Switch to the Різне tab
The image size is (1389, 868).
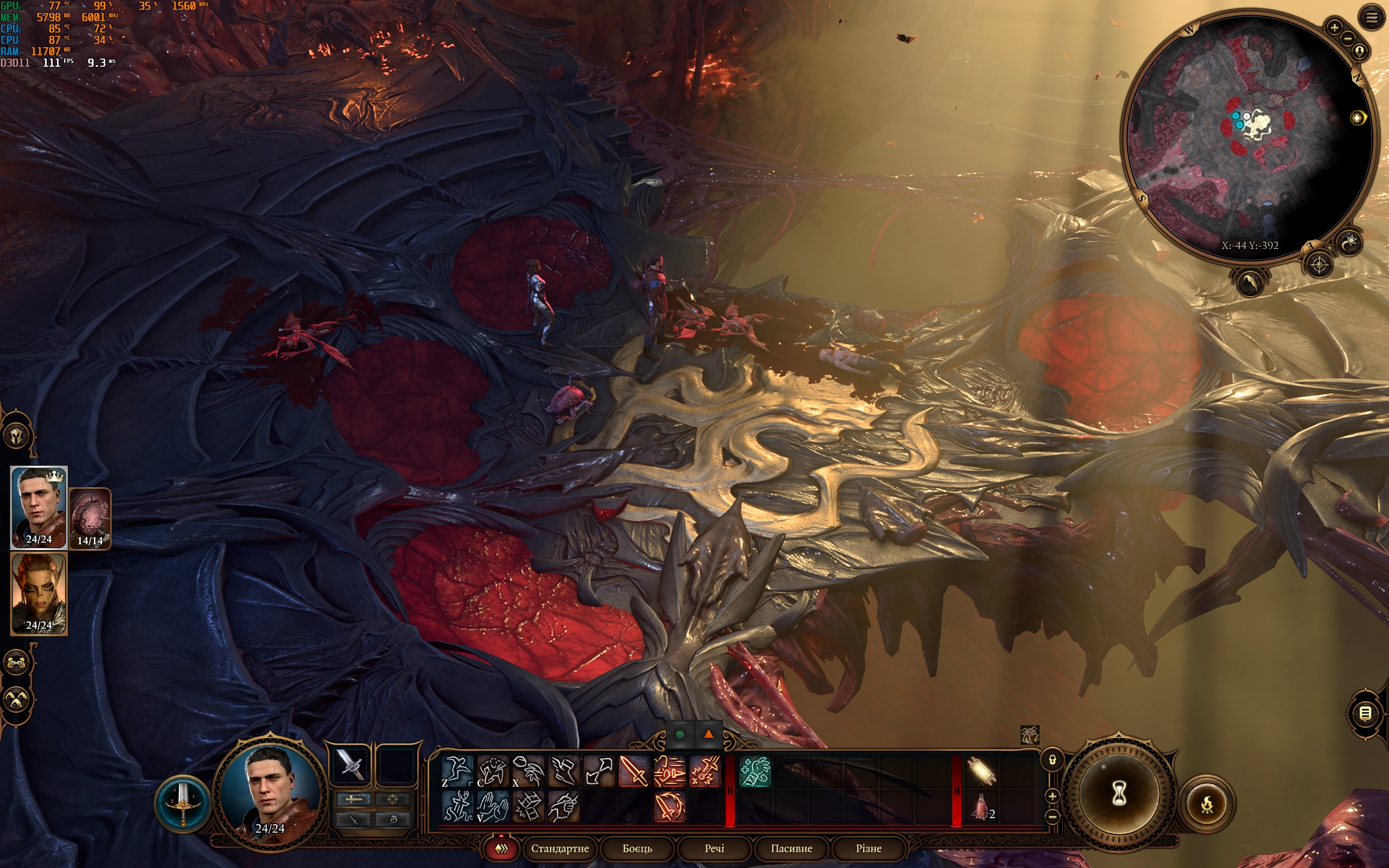click(868, 848)
